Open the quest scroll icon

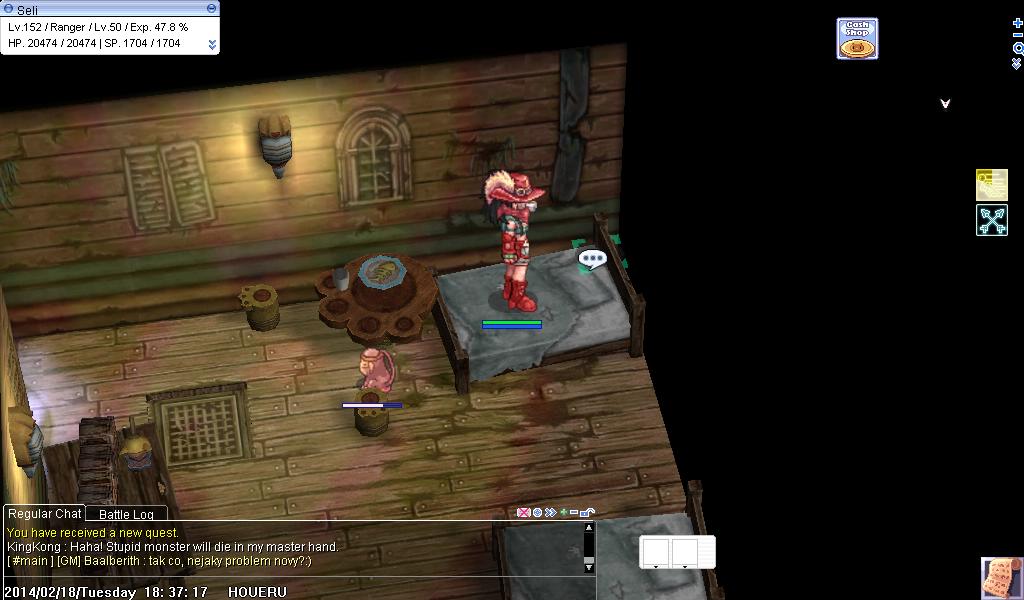[x=1001, y=578]
